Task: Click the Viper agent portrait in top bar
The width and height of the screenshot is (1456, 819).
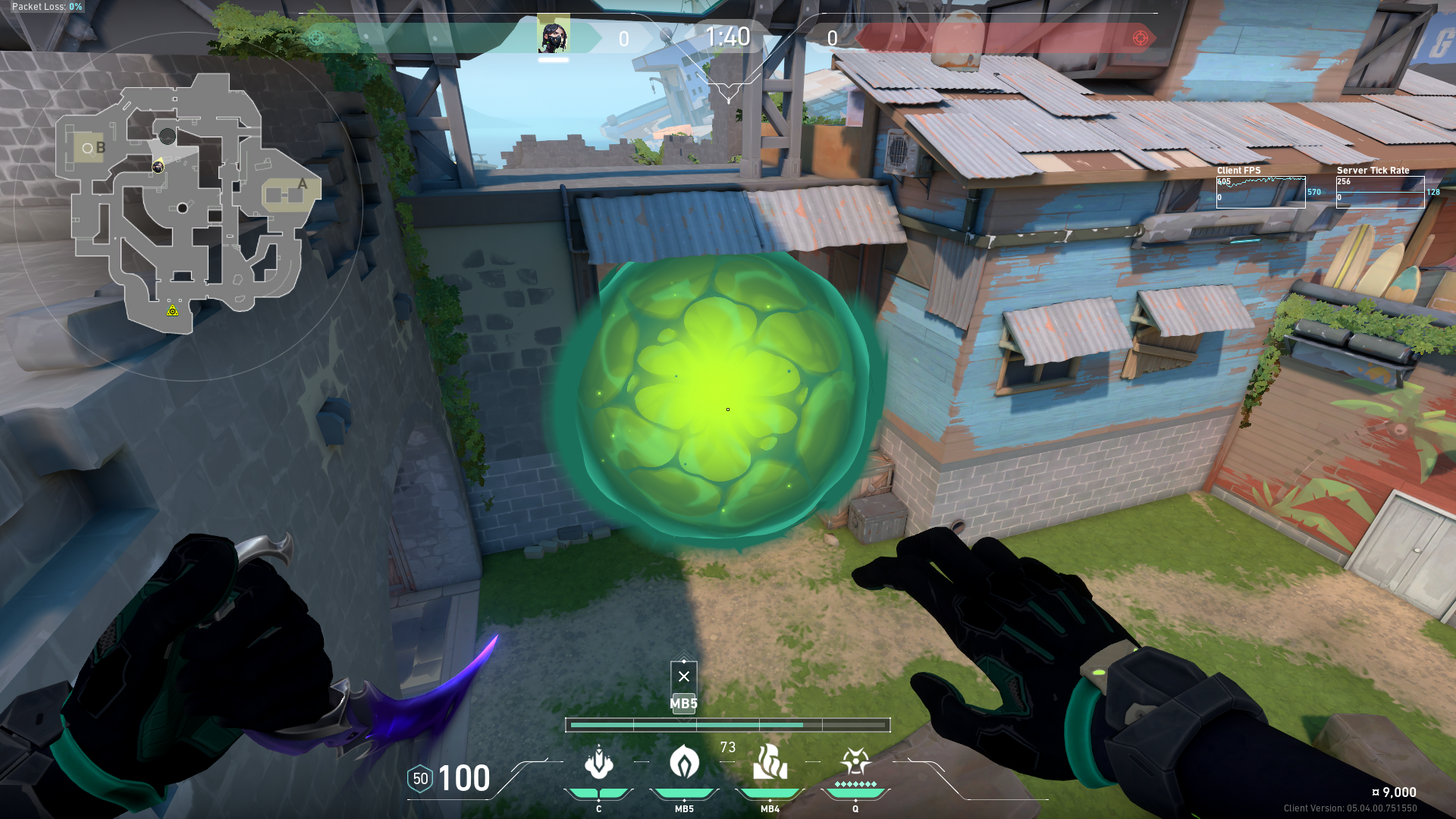Action: click(554, 36)
